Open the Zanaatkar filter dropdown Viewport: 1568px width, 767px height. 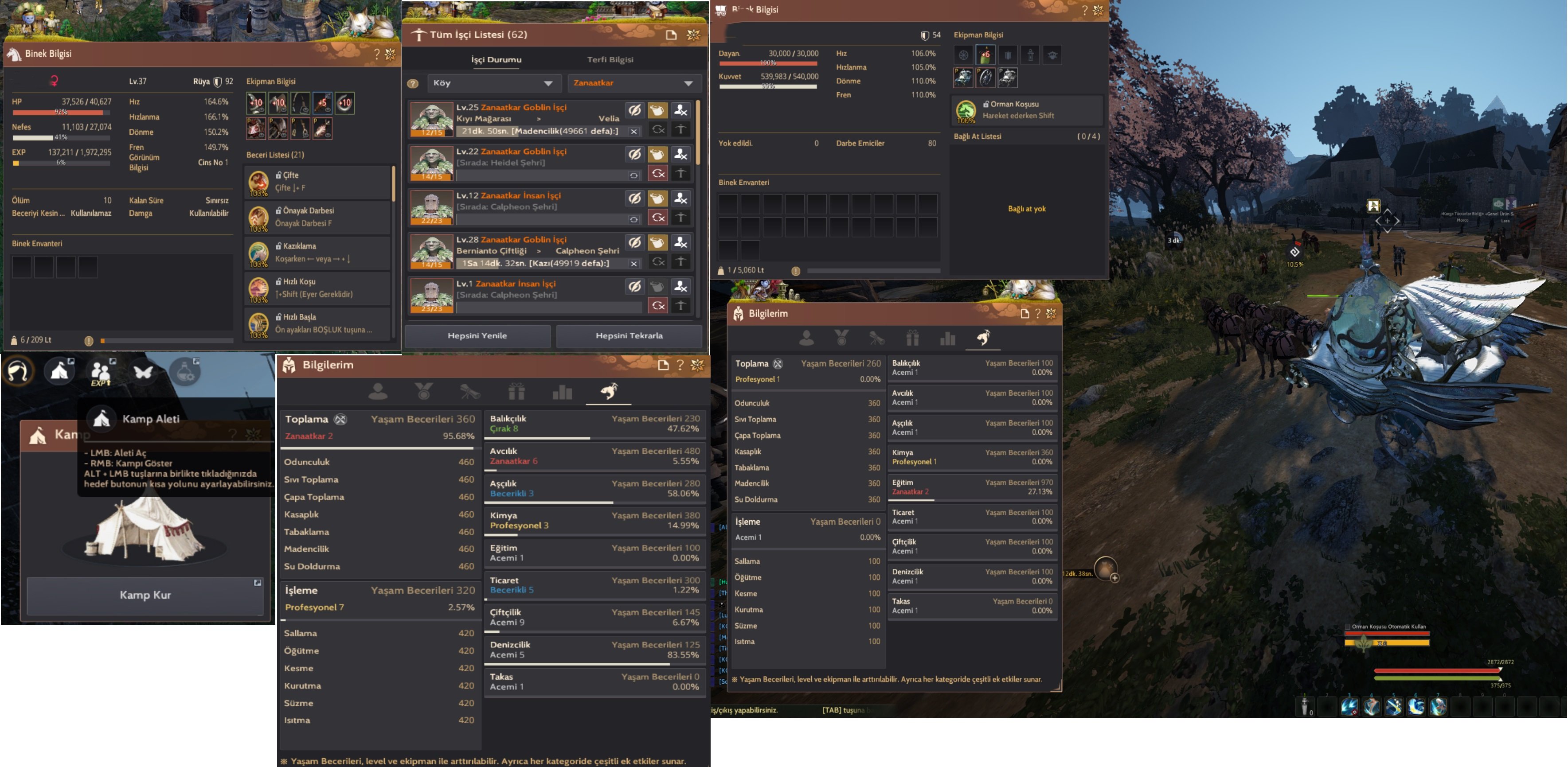(633, 83)
